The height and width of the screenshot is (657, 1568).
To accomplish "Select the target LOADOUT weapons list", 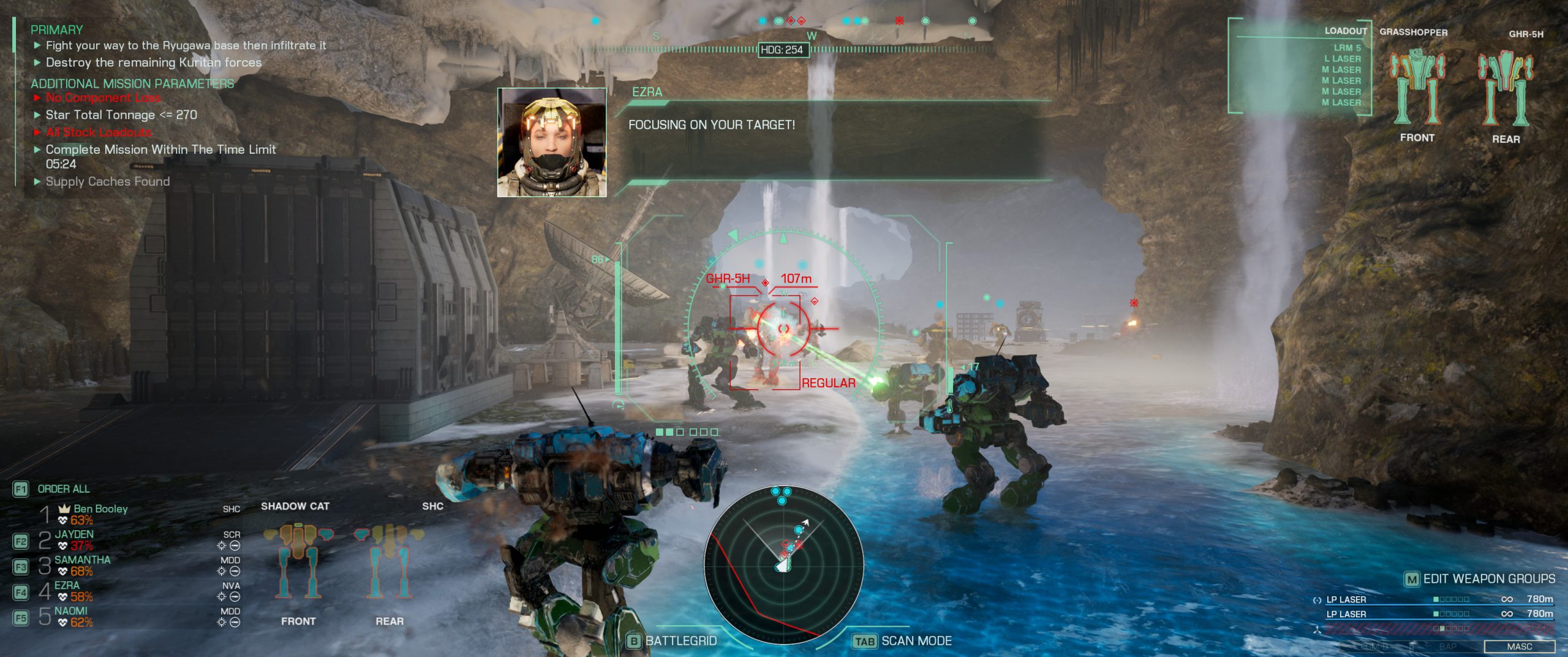I will pyautogui.click(x=1341, y=75).
